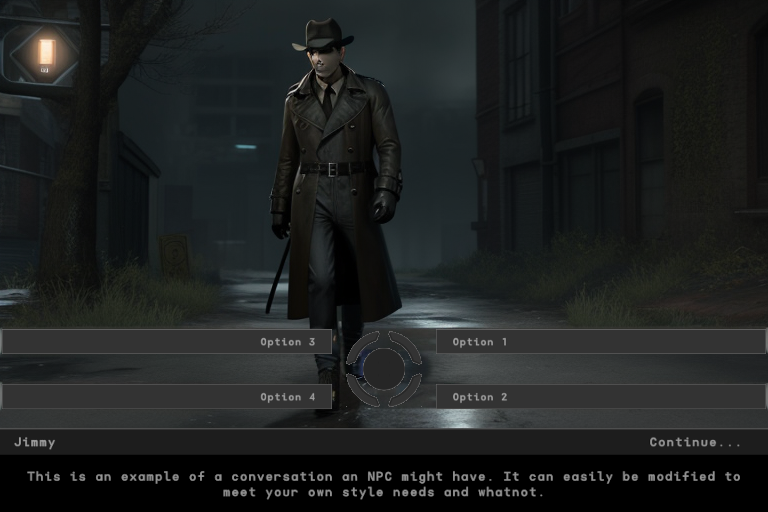The height and width of the screenshot is (512, 768).
Task: Click Continue to advance the conversation
Action: click(x=695, y=442)
